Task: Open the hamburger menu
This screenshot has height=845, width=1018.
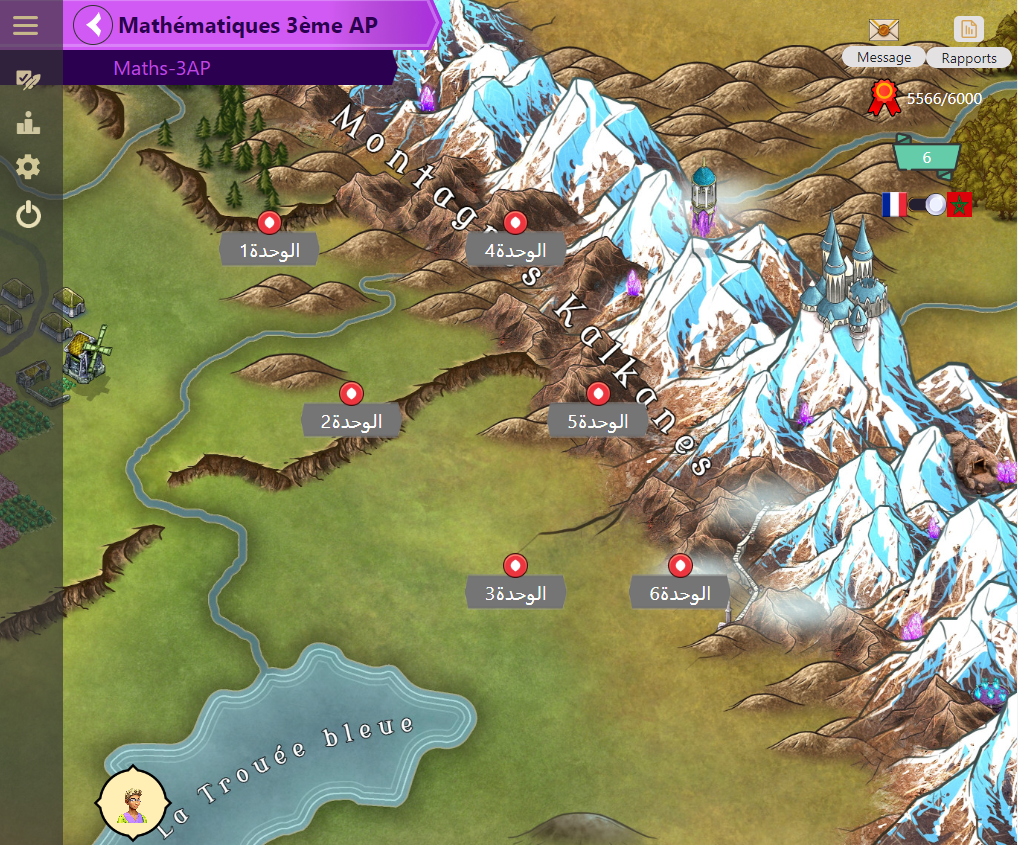Action: (x=25, y=25)
